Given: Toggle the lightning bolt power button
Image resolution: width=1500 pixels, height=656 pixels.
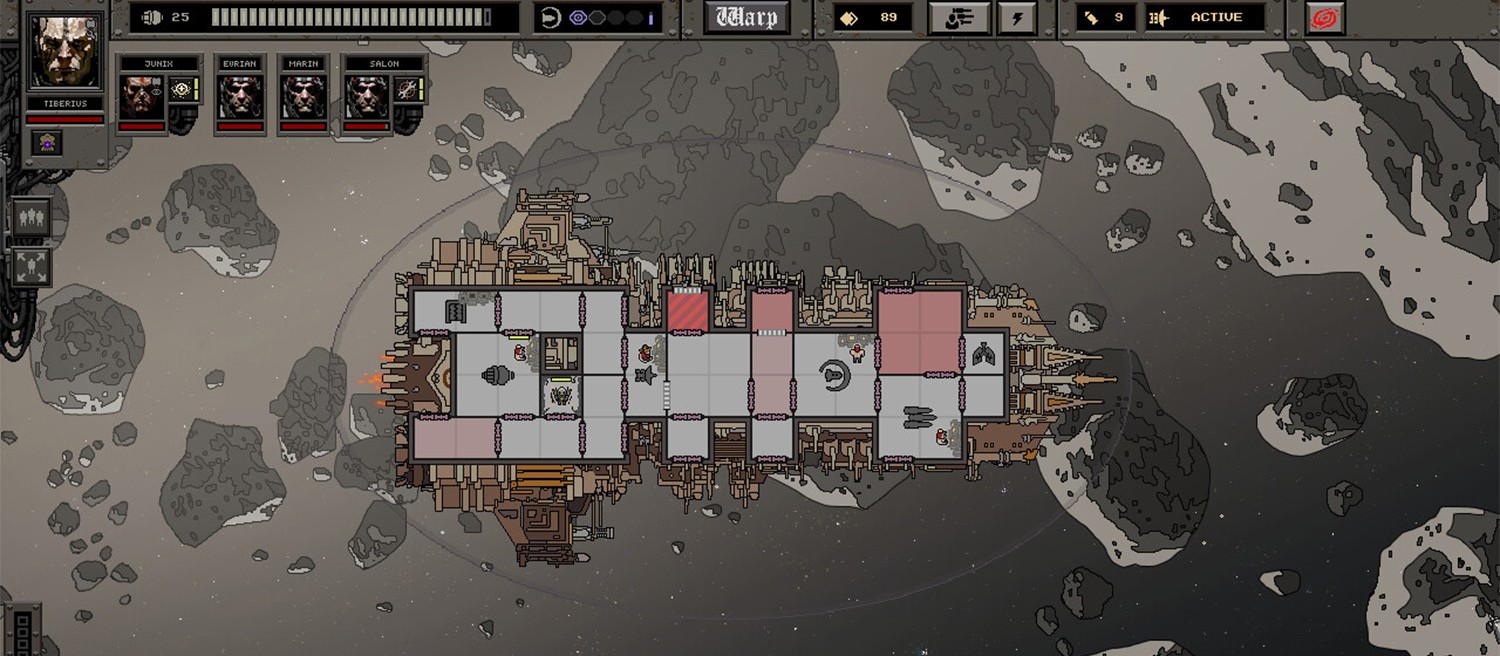Looking at the screenshot, I should 1017,17.
